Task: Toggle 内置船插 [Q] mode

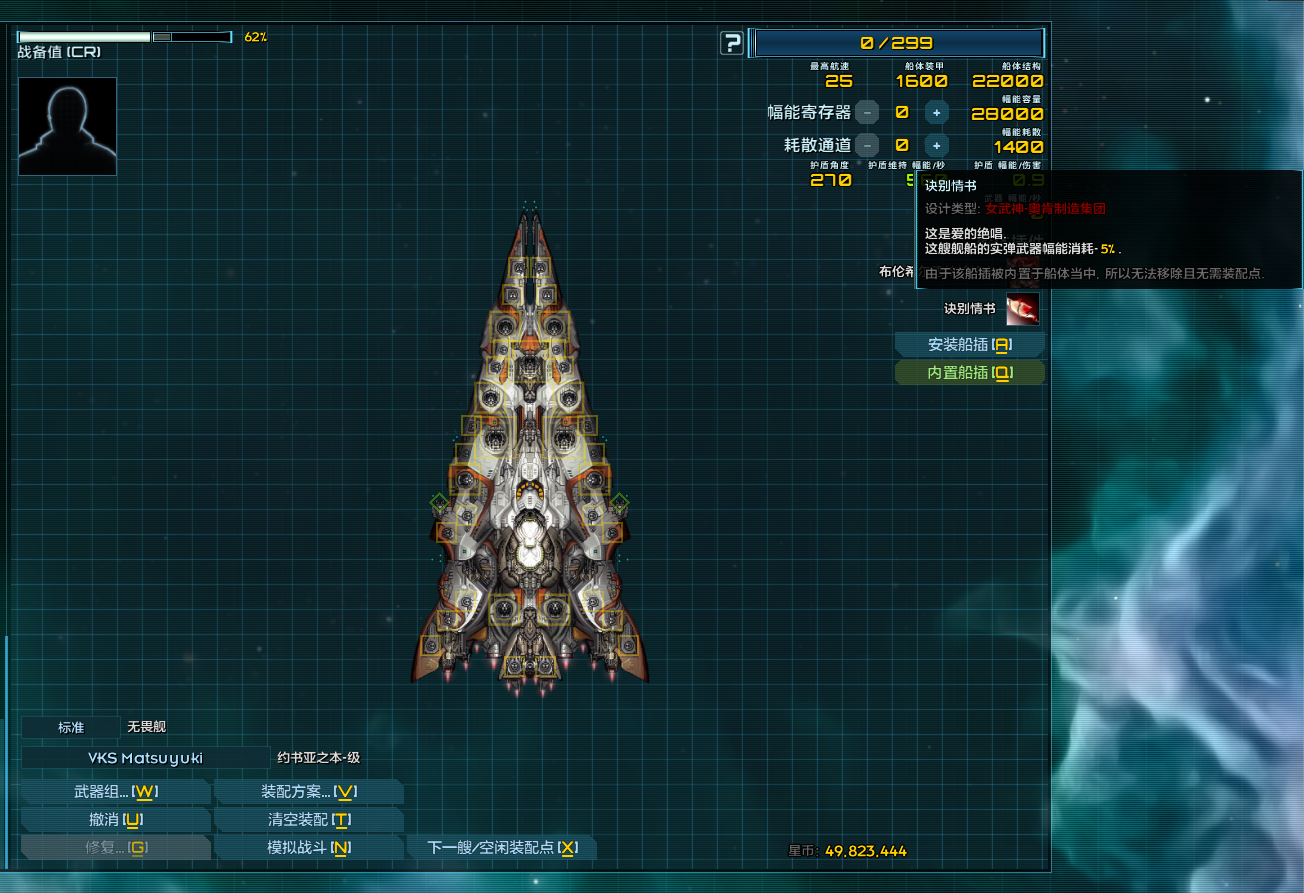Action: coord(968,372)
